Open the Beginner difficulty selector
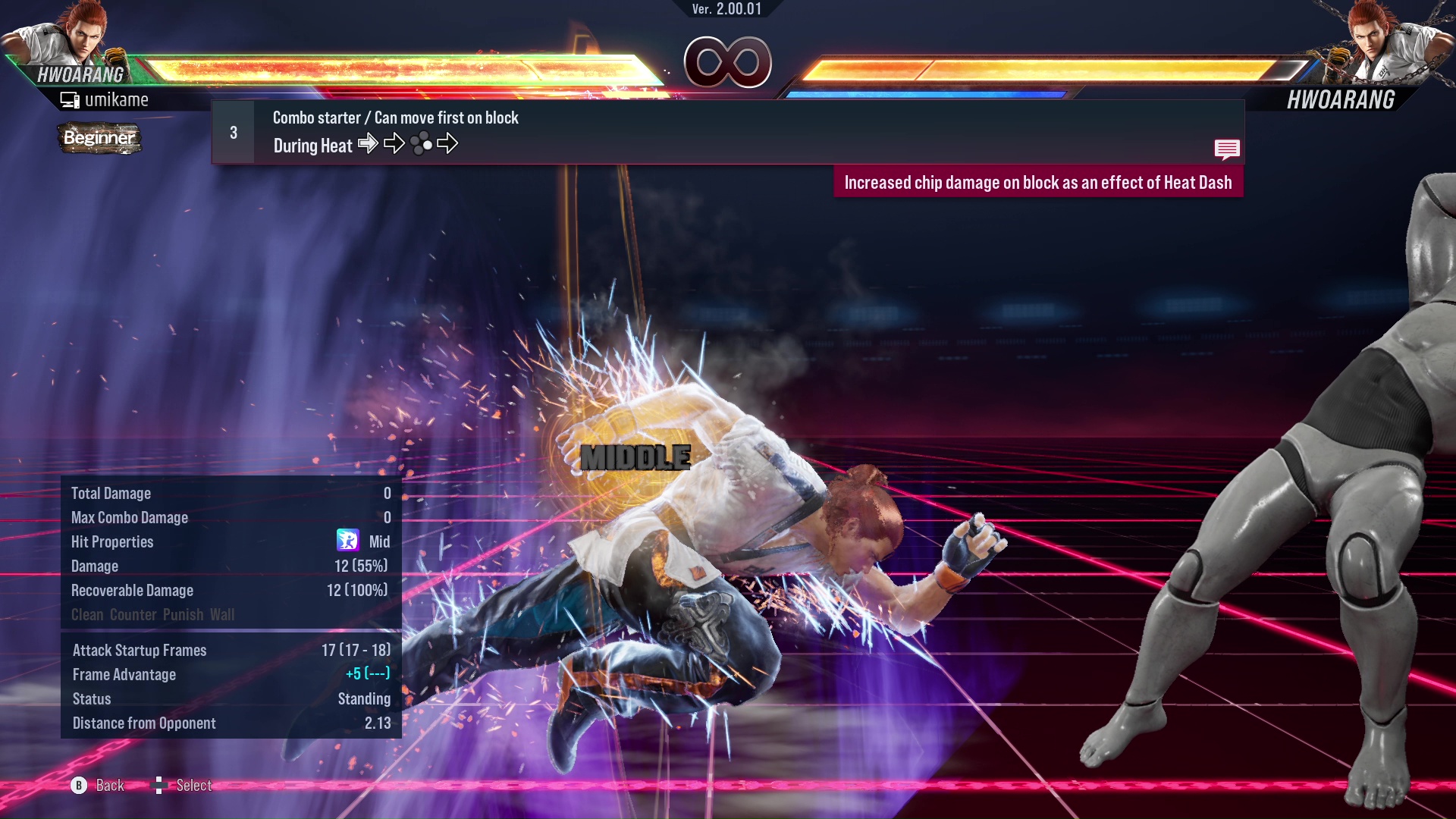Viewport: 1456px width, 819px height. coord(99,139)
